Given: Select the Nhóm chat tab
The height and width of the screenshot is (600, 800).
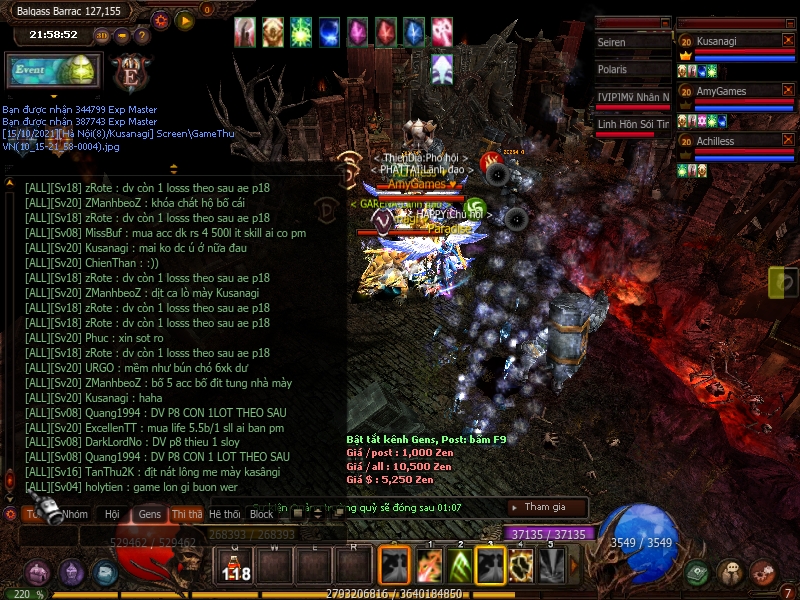Looking at the screenshot, I should click(x=75, y=514).
